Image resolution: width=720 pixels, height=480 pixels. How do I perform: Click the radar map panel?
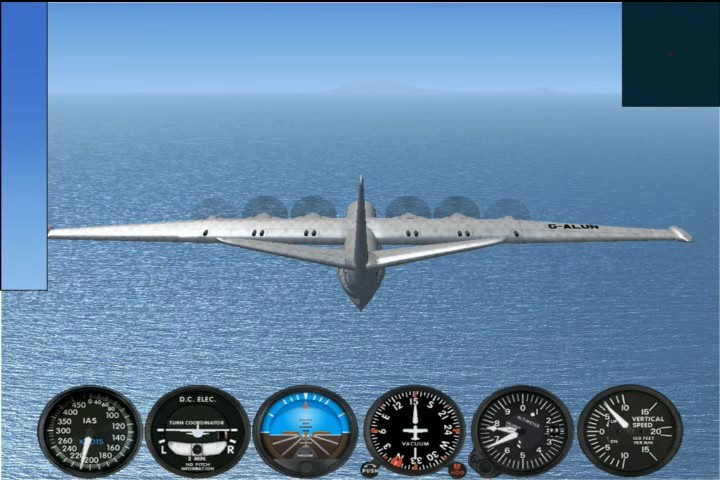click(x=670, y=54)
